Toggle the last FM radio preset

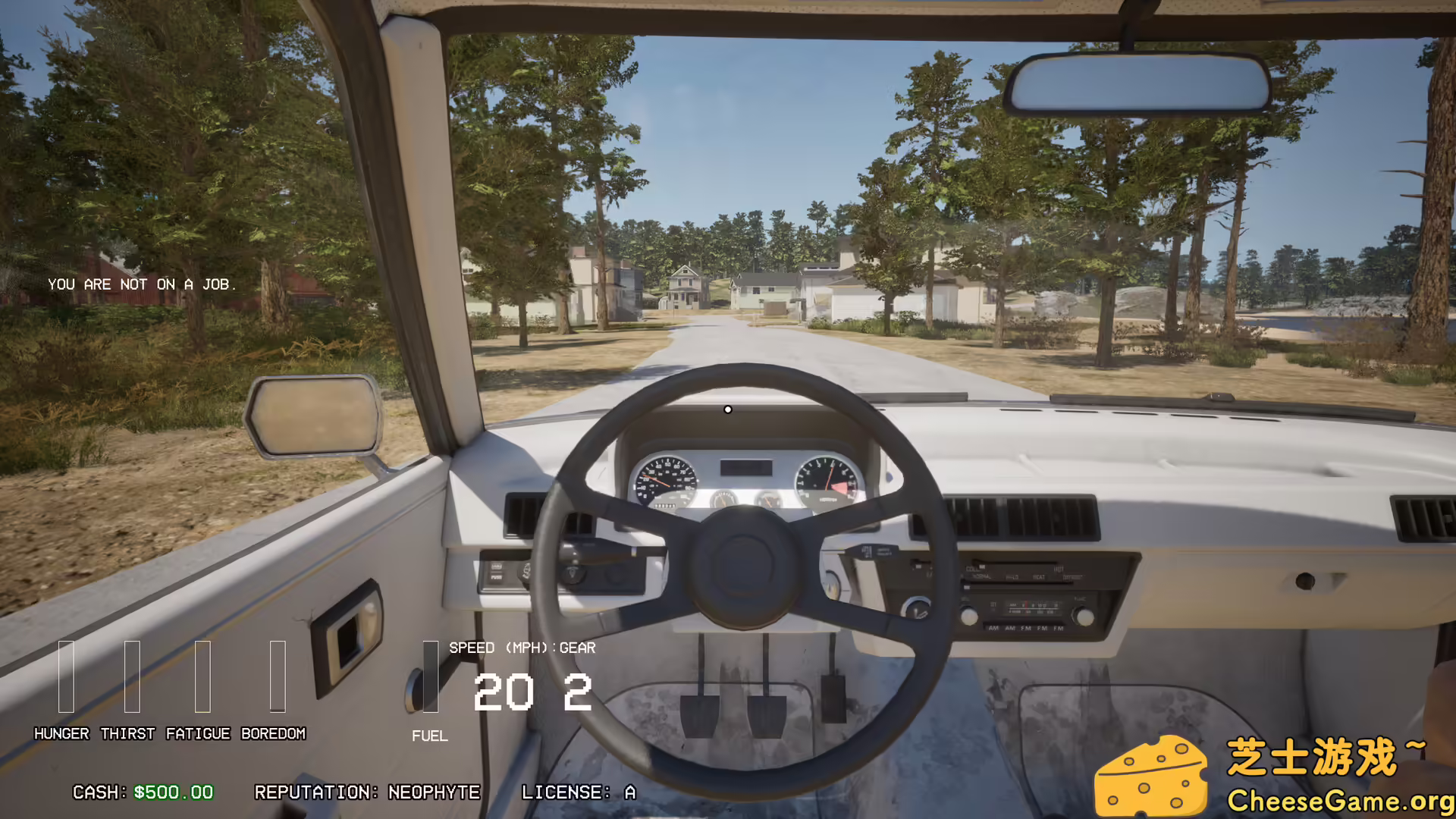1057,628
